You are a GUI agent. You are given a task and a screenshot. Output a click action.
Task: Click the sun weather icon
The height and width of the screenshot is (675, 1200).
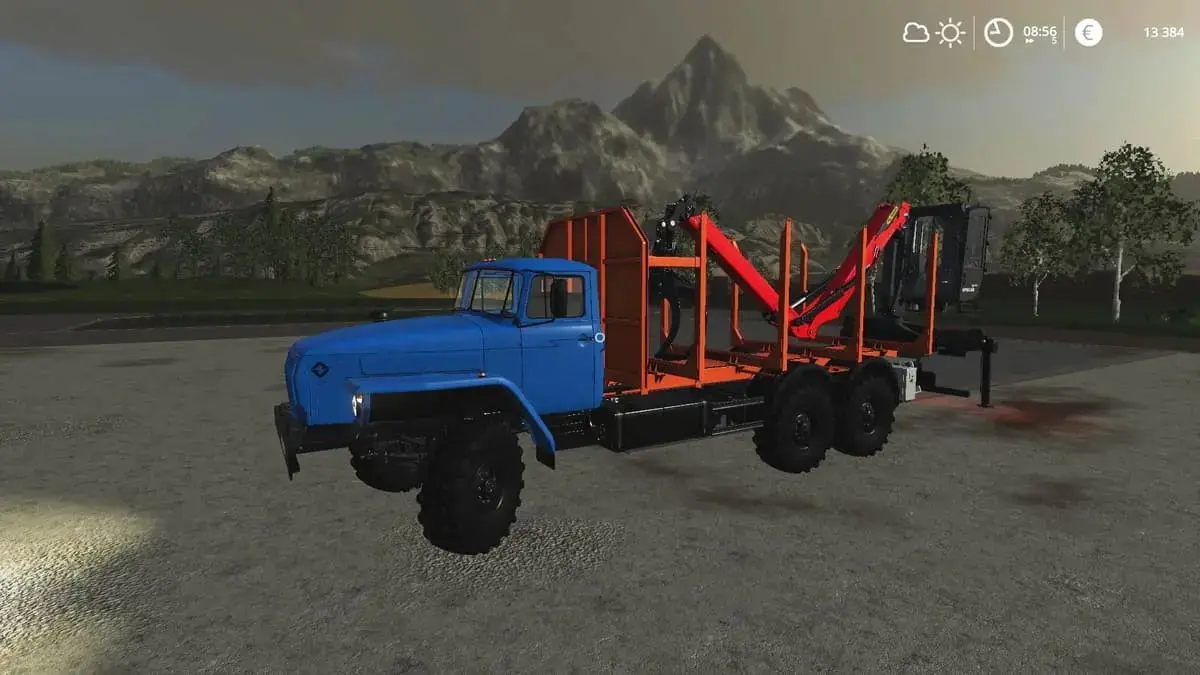click(950, 33)
